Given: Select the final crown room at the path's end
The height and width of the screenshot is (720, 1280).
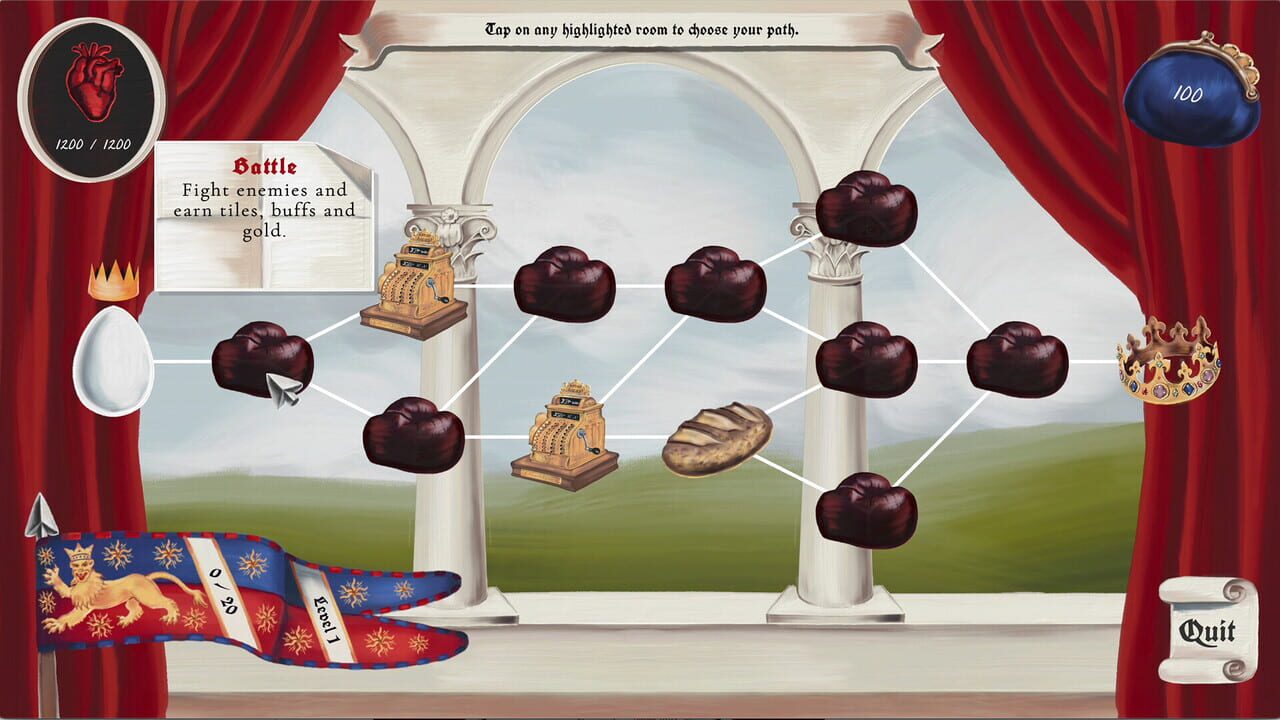Looking at the screenshot, I should (x=1170, y=360).
